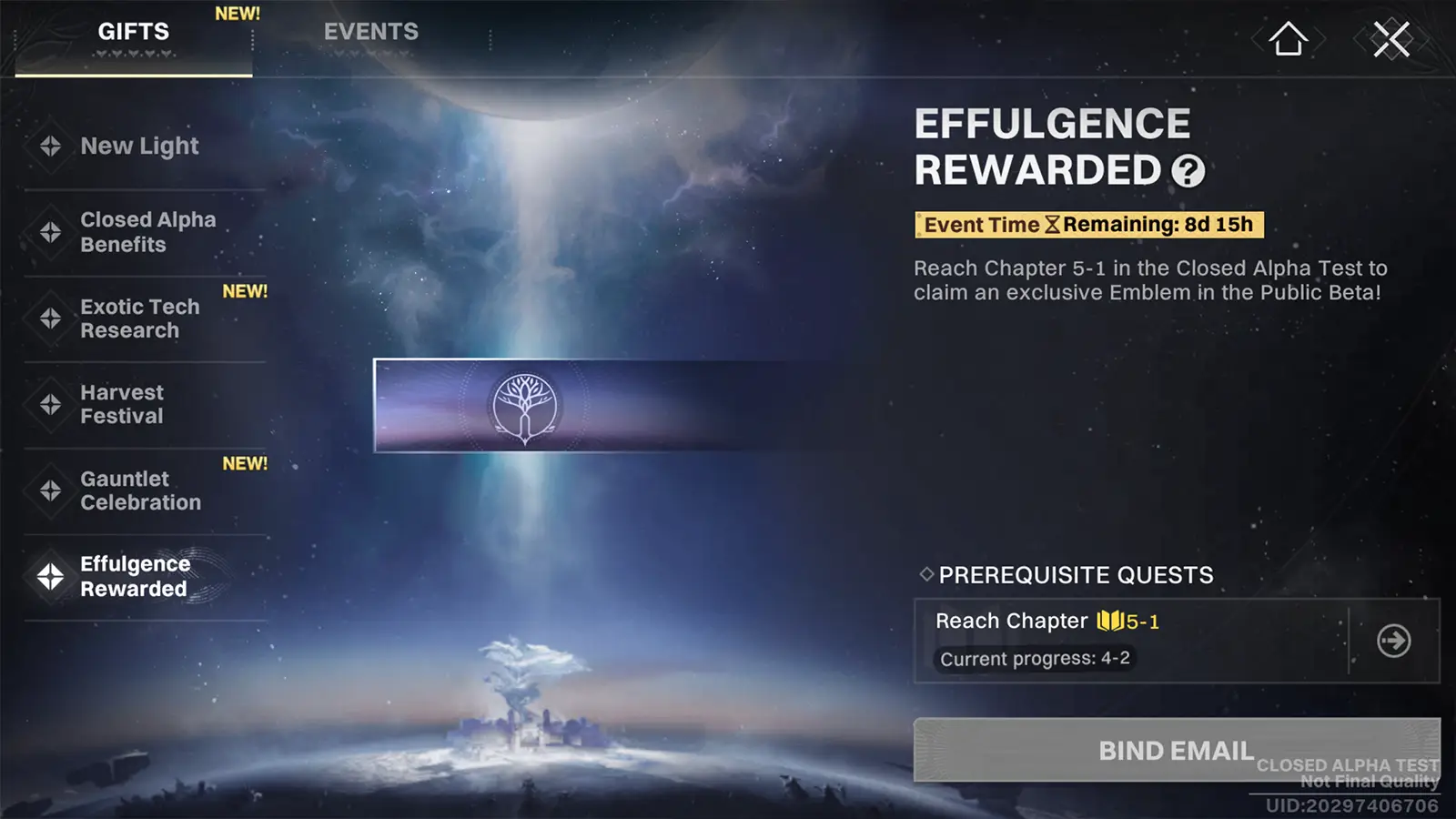This screenshot has height=819, width=1456.
Task: Select the GIFTS tab
Action: pos(133,31)
